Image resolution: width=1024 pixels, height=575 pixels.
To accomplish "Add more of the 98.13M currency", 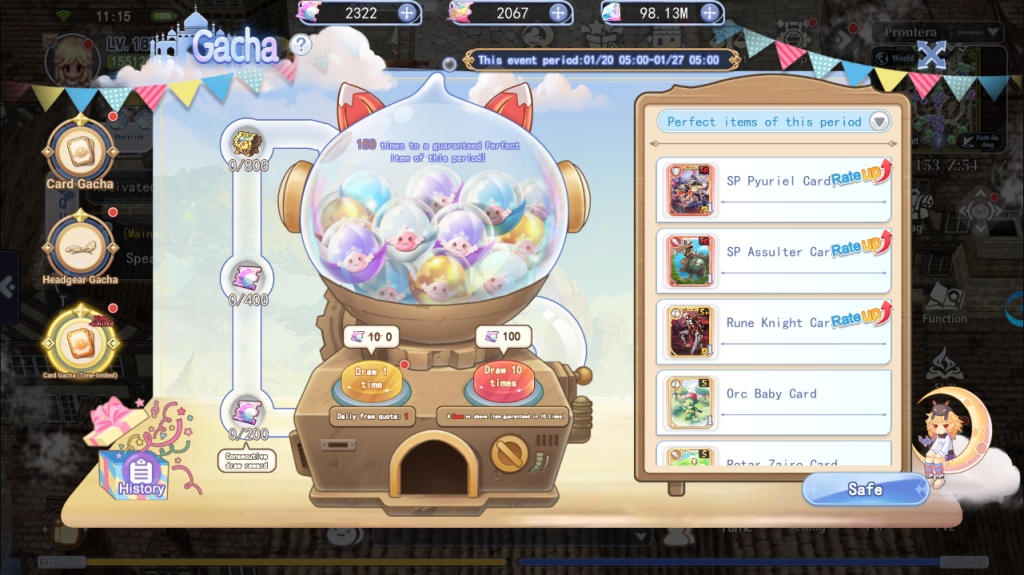I will point(710,13).
